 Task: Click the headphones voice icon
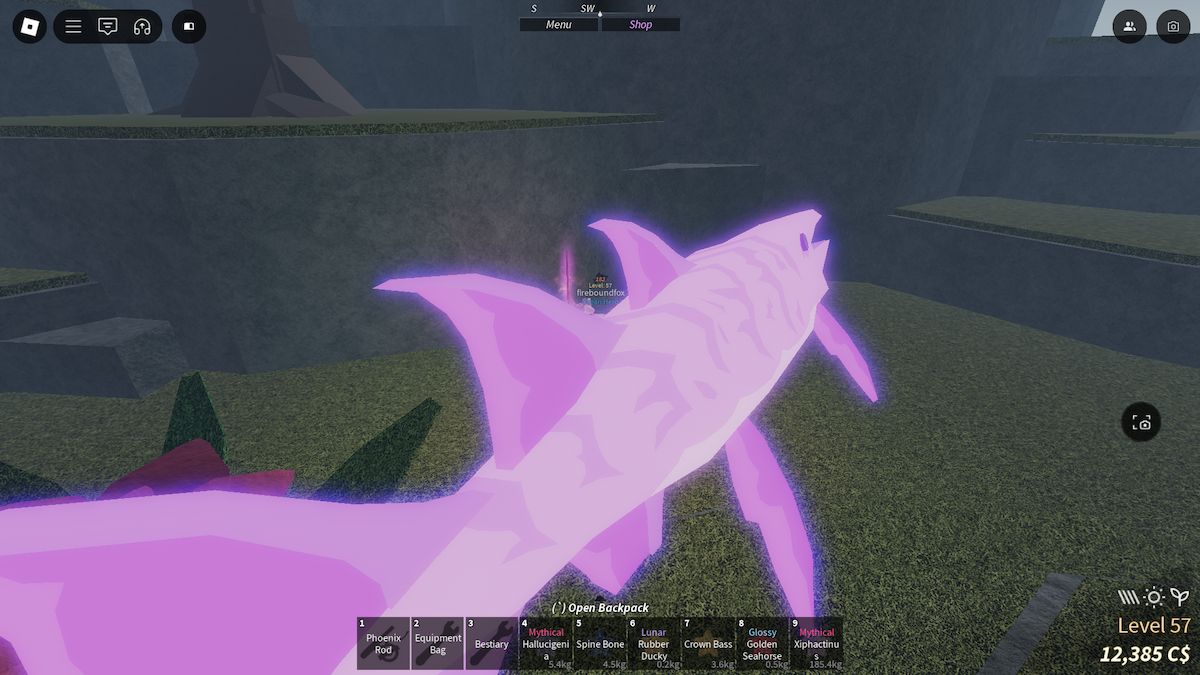[141, 26]
